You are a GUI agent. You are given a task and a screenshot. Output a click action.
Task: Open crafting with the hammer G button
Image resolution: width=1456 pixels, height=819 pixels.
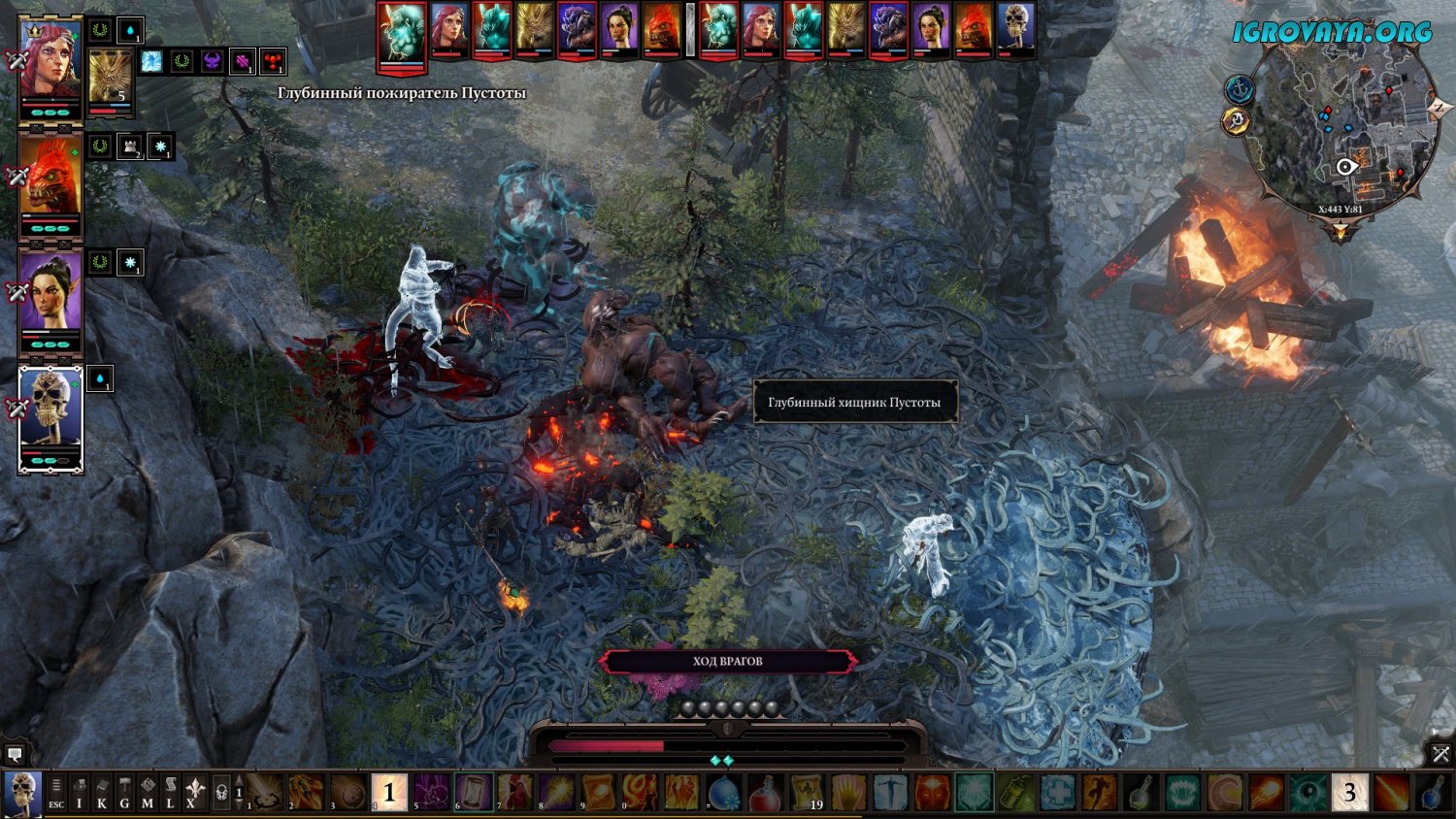point(124,794)
